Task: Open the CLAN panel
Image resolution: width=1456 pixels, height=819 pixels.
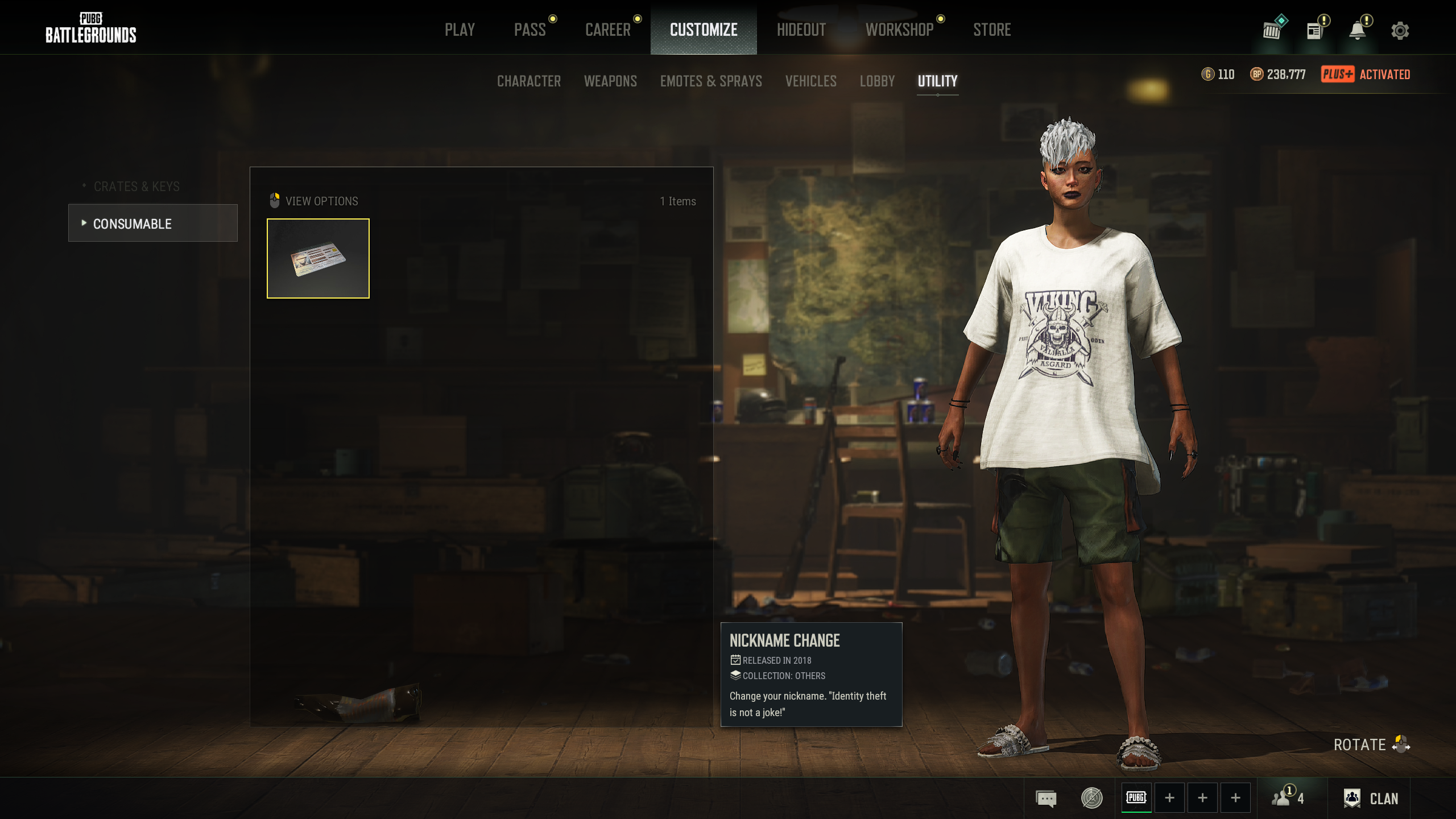Action: pyautogui.click(x=1371, y=799)
